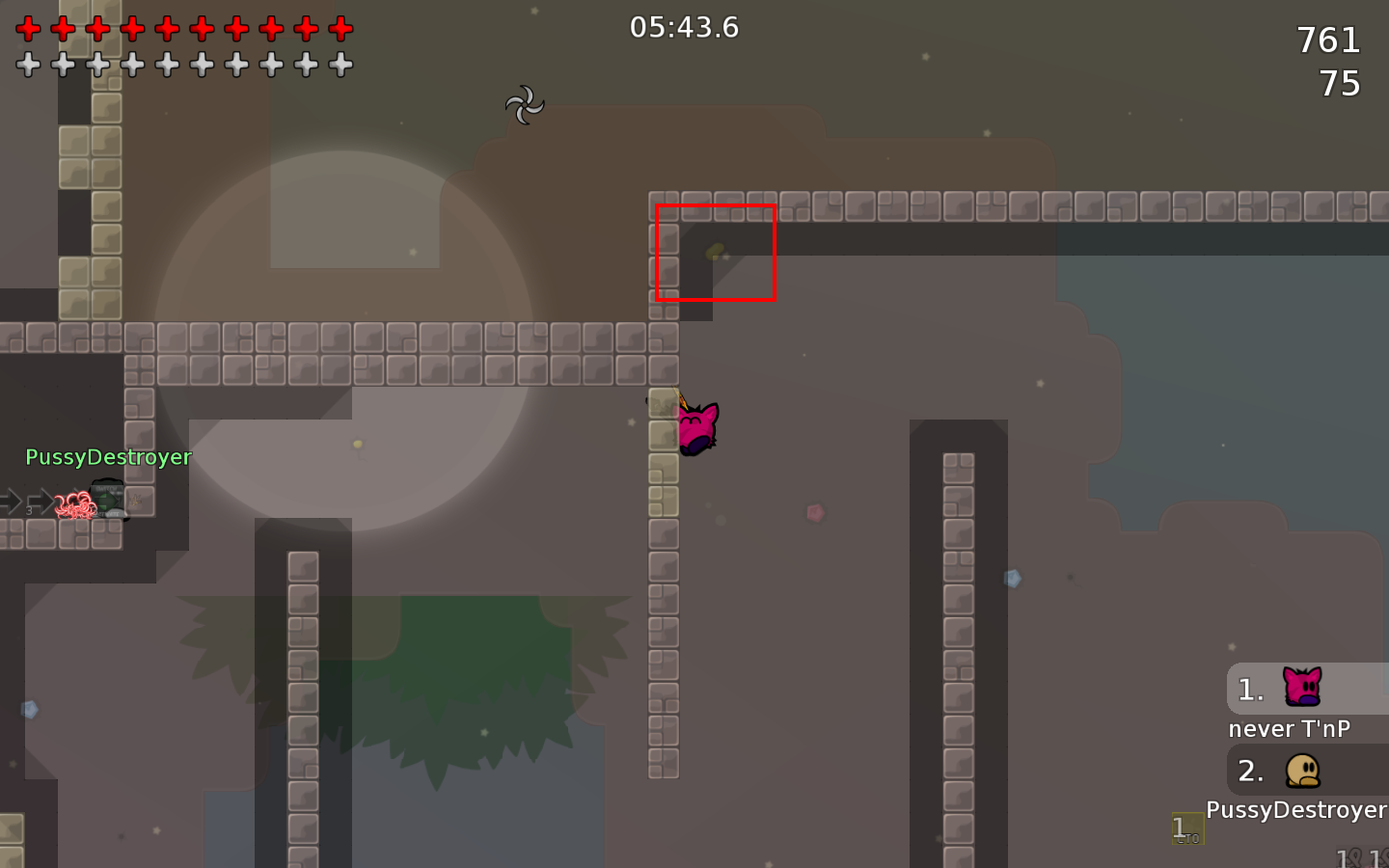Click the first red heart in the health bar
This screenshot has width=1389, height=868.
click(x=28, y=28)
